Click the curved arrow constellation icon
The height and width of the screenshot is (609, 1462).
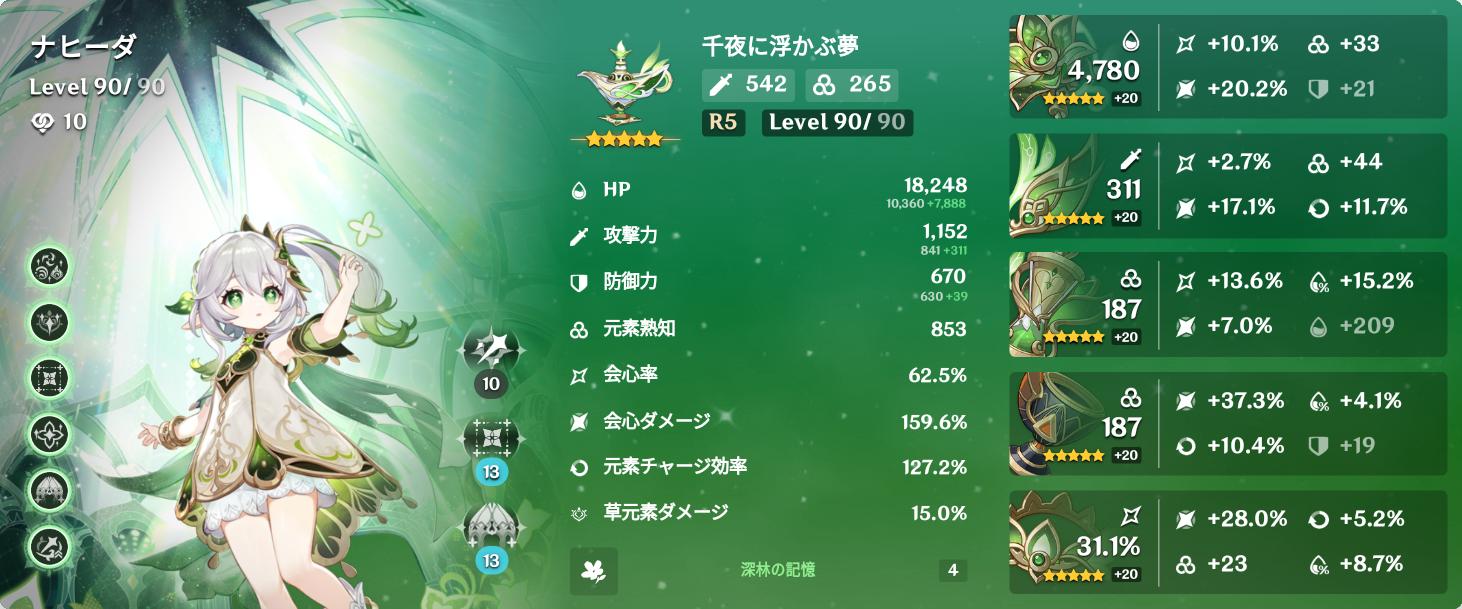click(x=48, y=545)
